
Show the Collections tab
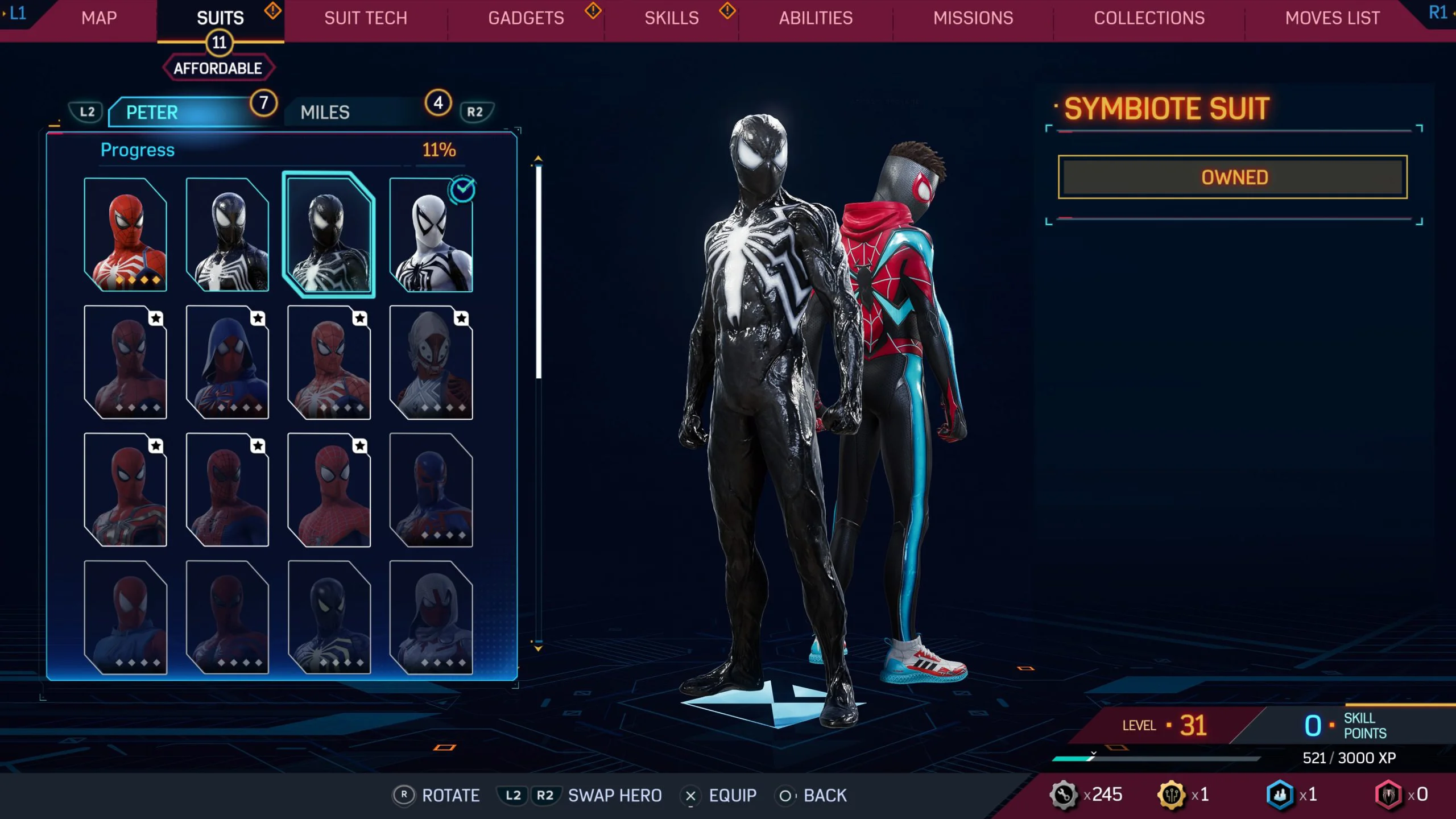click(x=1149, y=18)
